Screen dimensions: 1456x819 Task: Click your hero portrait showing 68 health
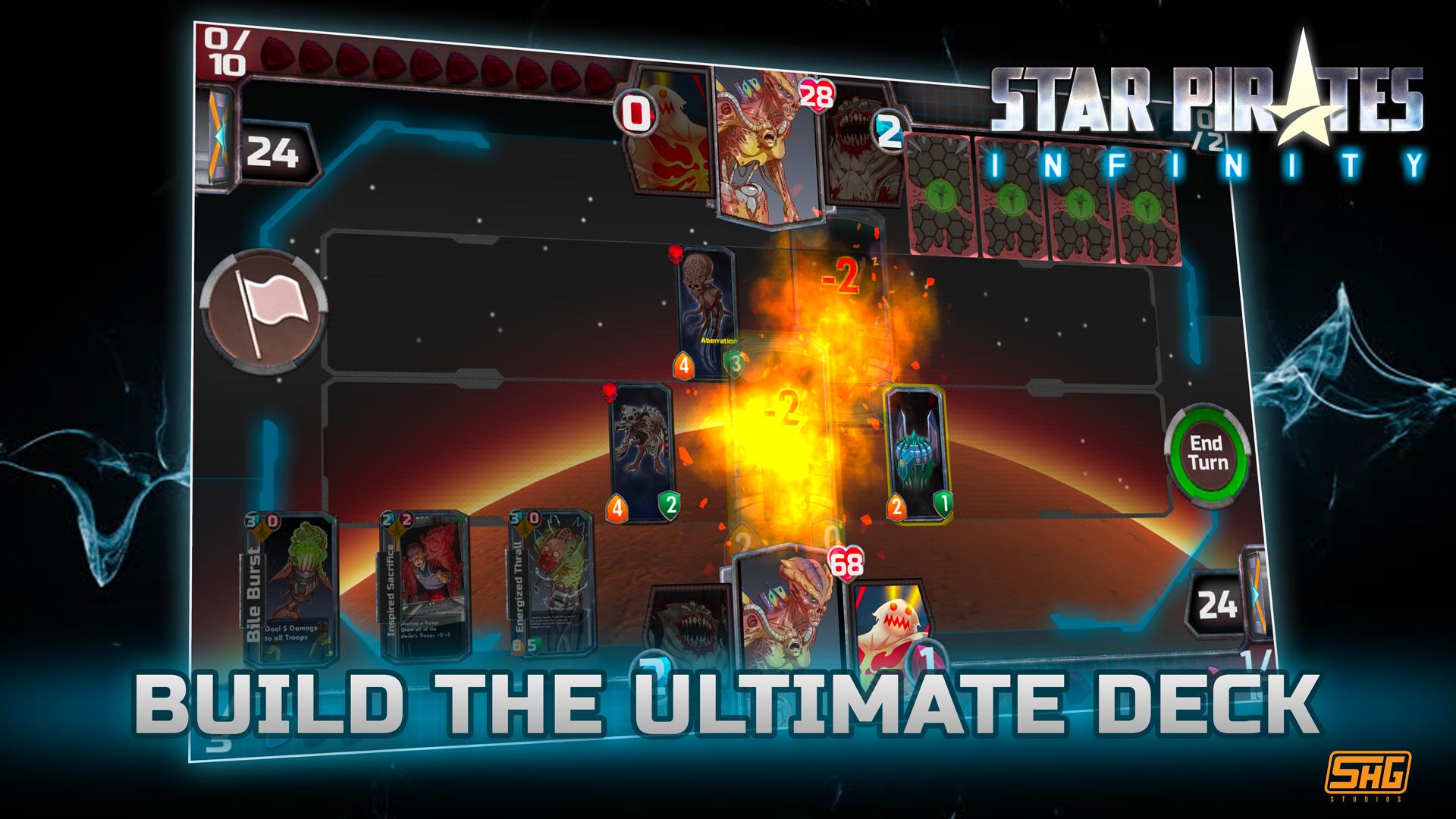tap(789, 614)
